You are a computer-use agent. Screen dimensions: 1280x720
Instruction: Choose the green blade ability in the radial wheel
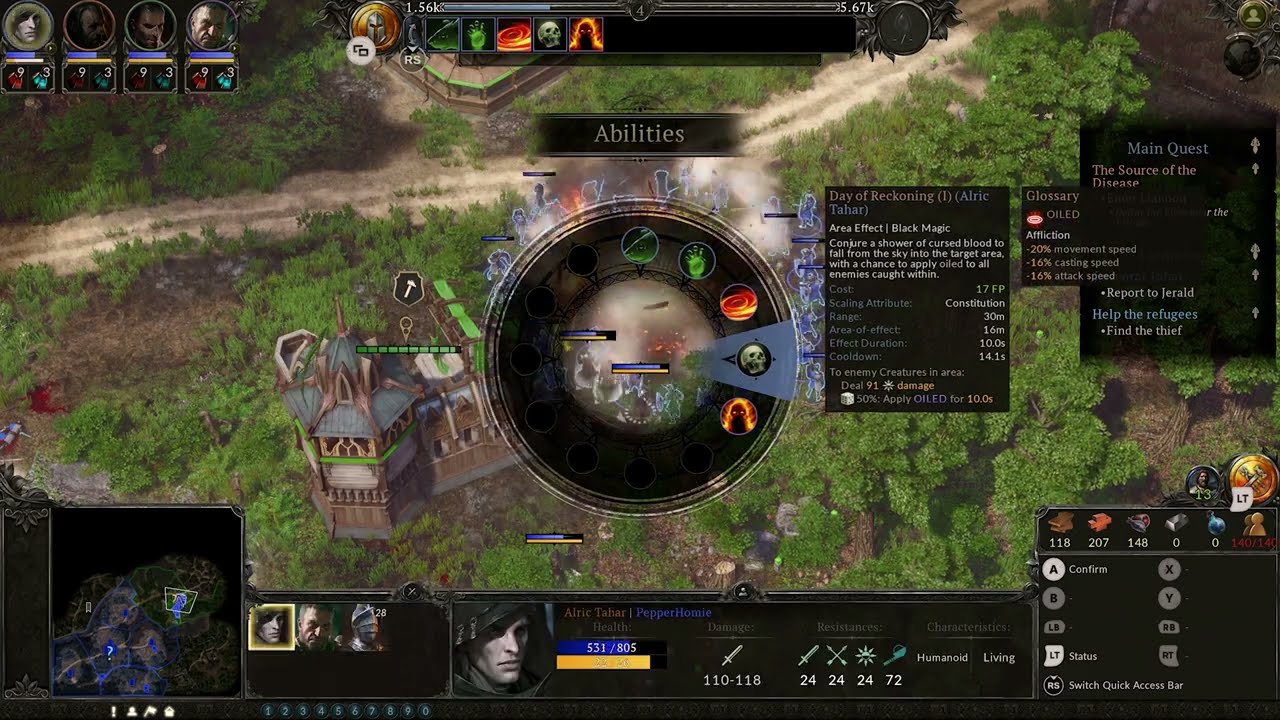click(x=639, y=244)
